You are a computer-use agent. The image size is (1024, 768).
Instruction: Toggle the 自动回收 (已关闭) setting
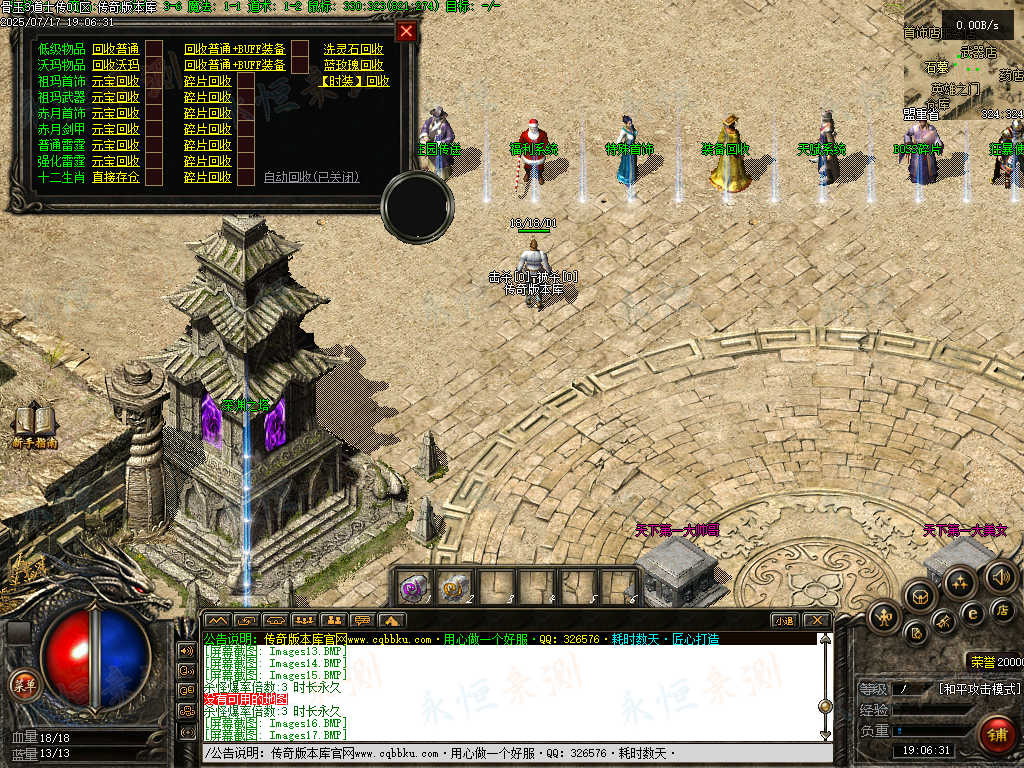[311, 177]
